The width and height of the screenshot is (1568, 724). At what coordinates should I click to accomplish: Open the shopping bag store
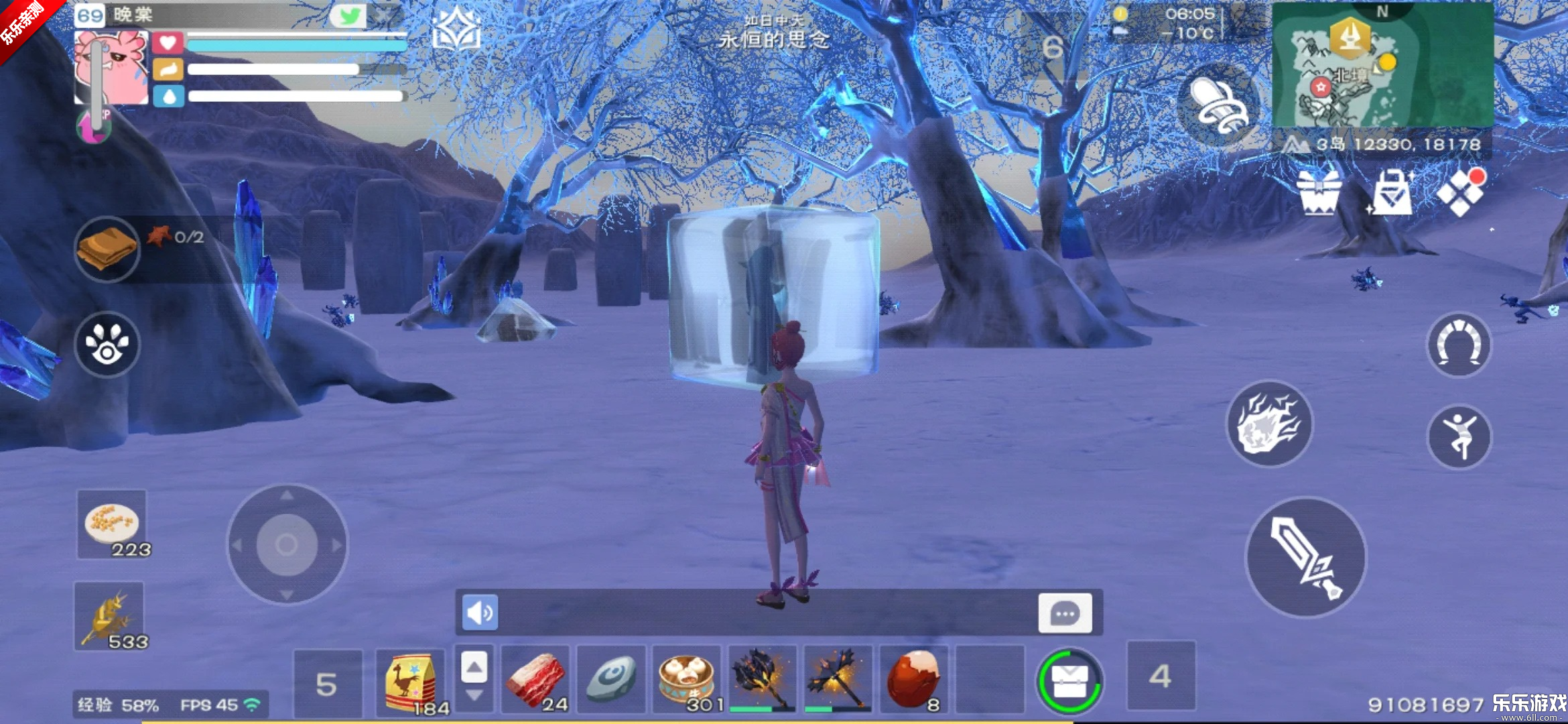1392,193
